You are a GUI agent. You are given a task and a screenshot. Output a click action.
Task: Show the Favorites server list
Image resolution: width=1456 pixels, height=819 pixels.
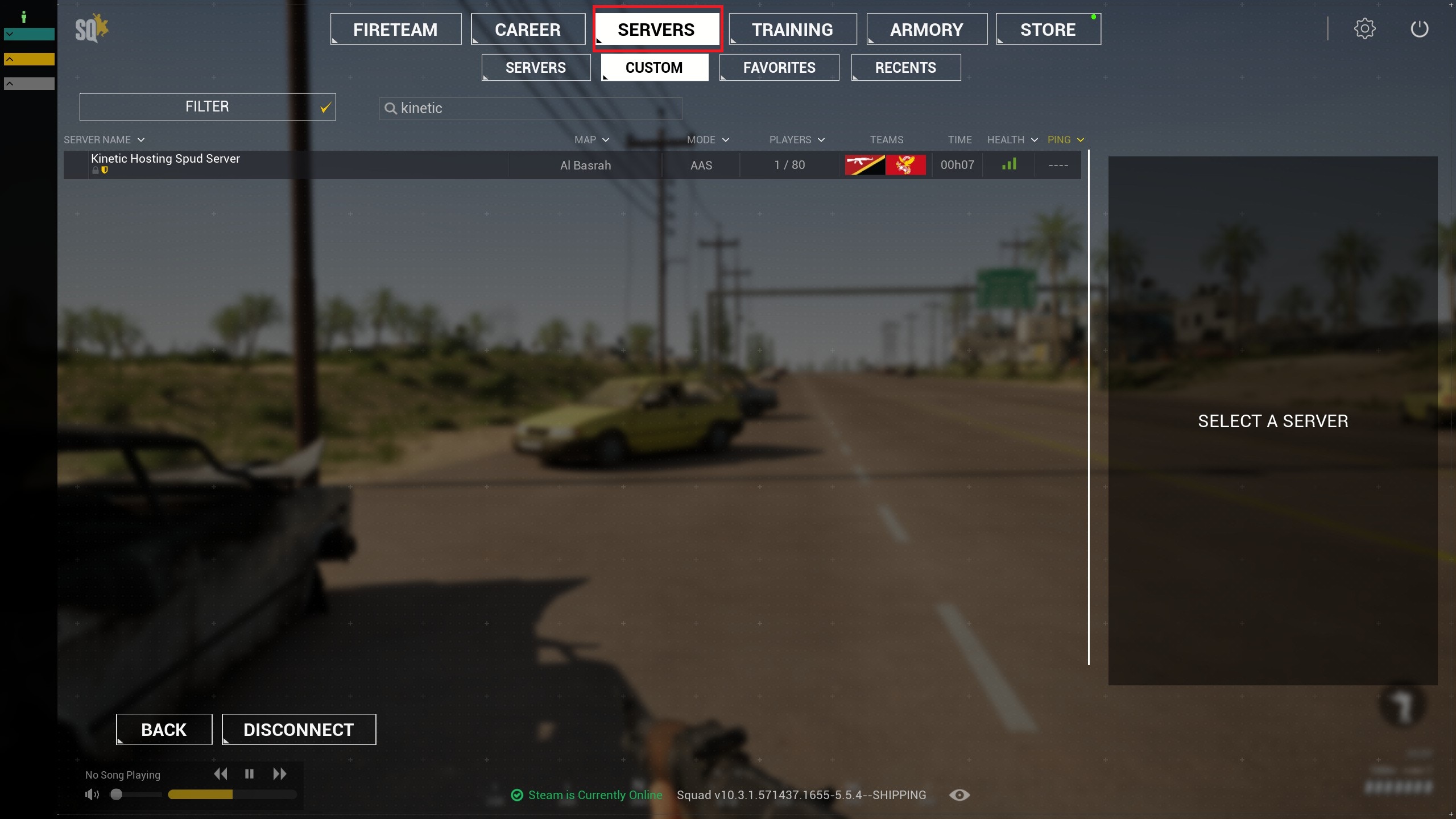pos(779,68)
